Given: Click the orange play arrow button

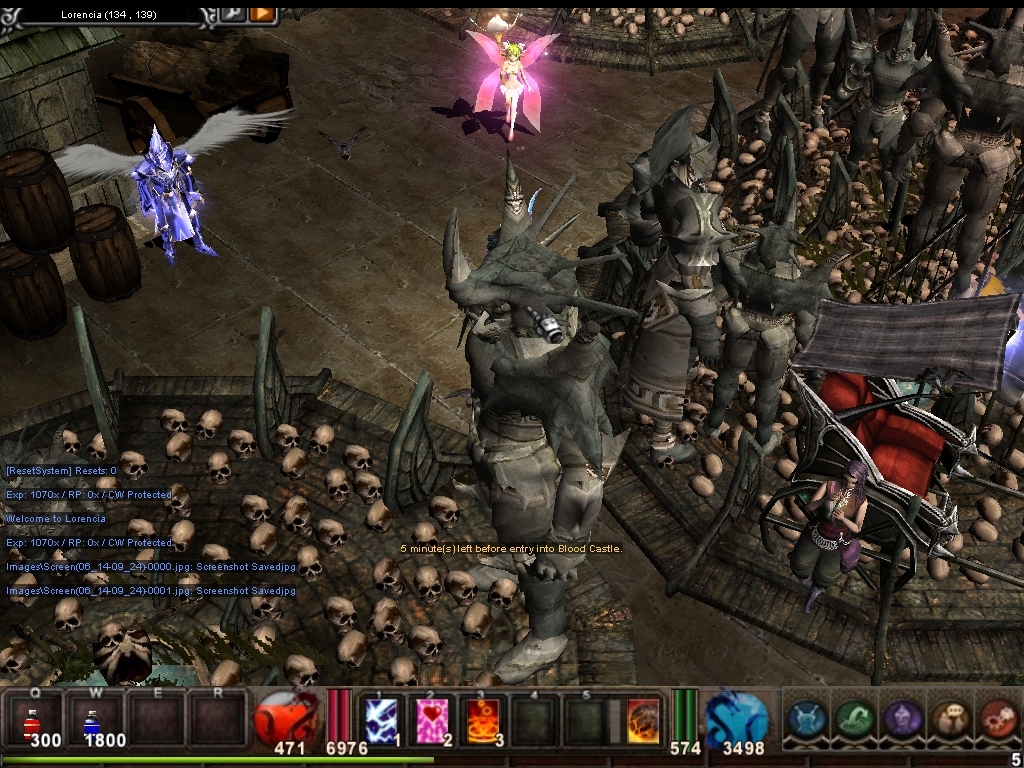Looking at the screenshot, I should point(262,13).
